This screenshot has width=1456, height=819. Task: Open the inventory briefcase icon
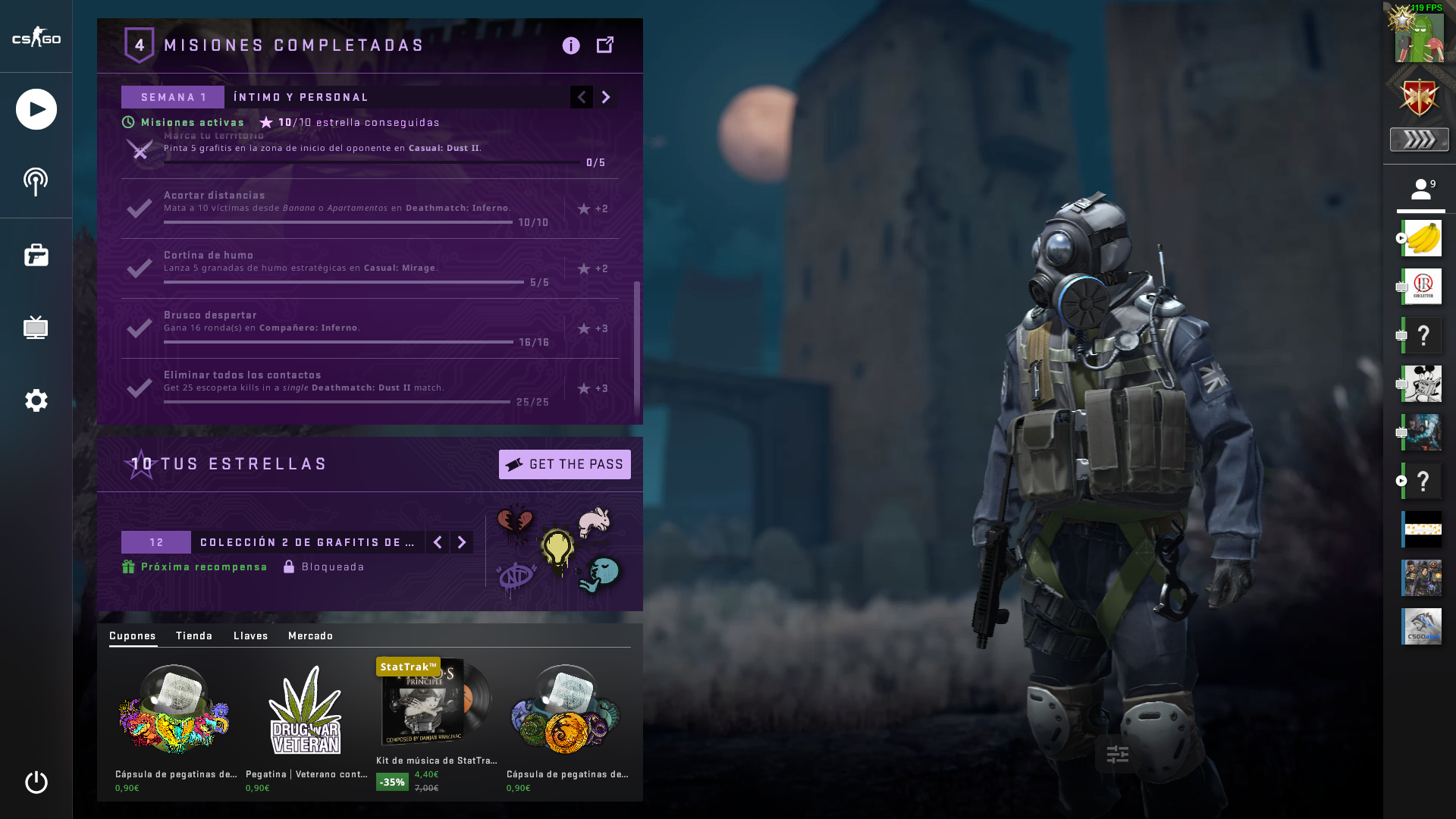(36, 256)
